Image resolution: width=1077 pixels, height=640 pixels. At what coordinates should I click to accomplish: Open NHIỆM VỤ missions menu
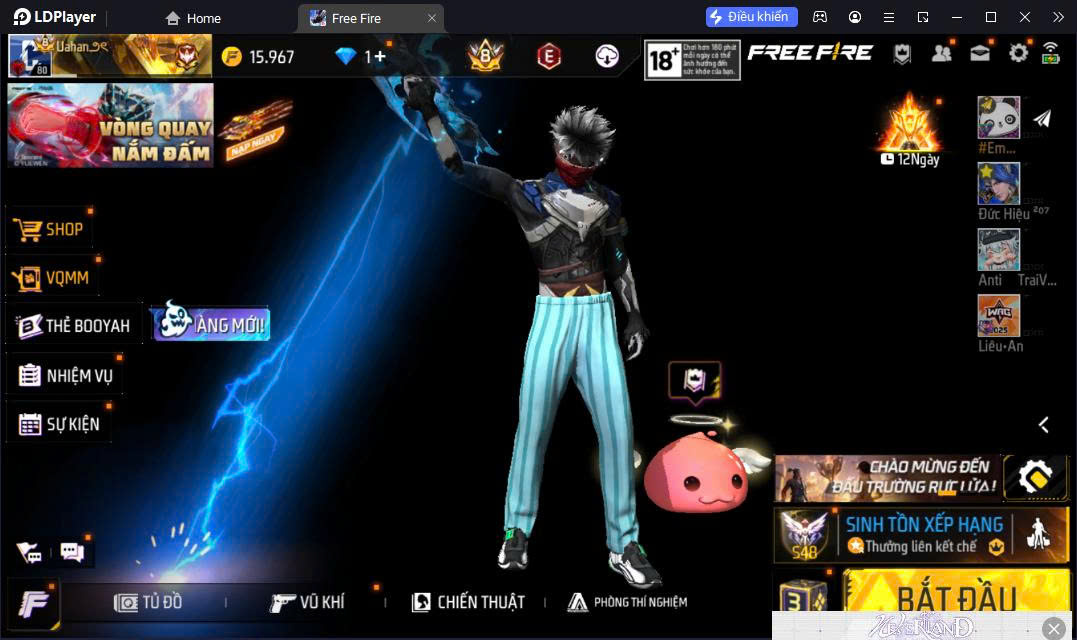pos(66,376)
